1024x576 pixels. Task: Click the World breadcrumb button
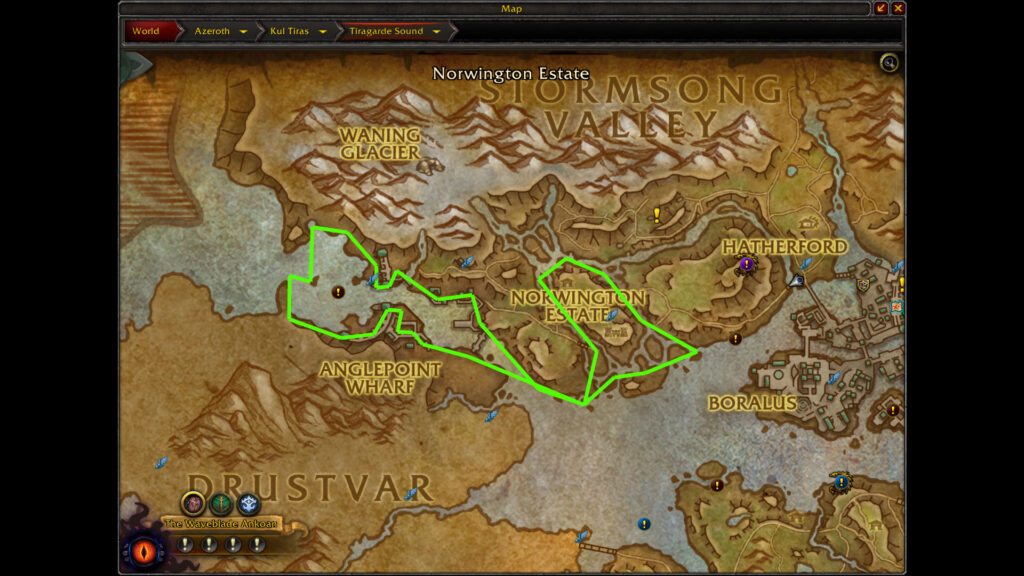pos(148,31)
